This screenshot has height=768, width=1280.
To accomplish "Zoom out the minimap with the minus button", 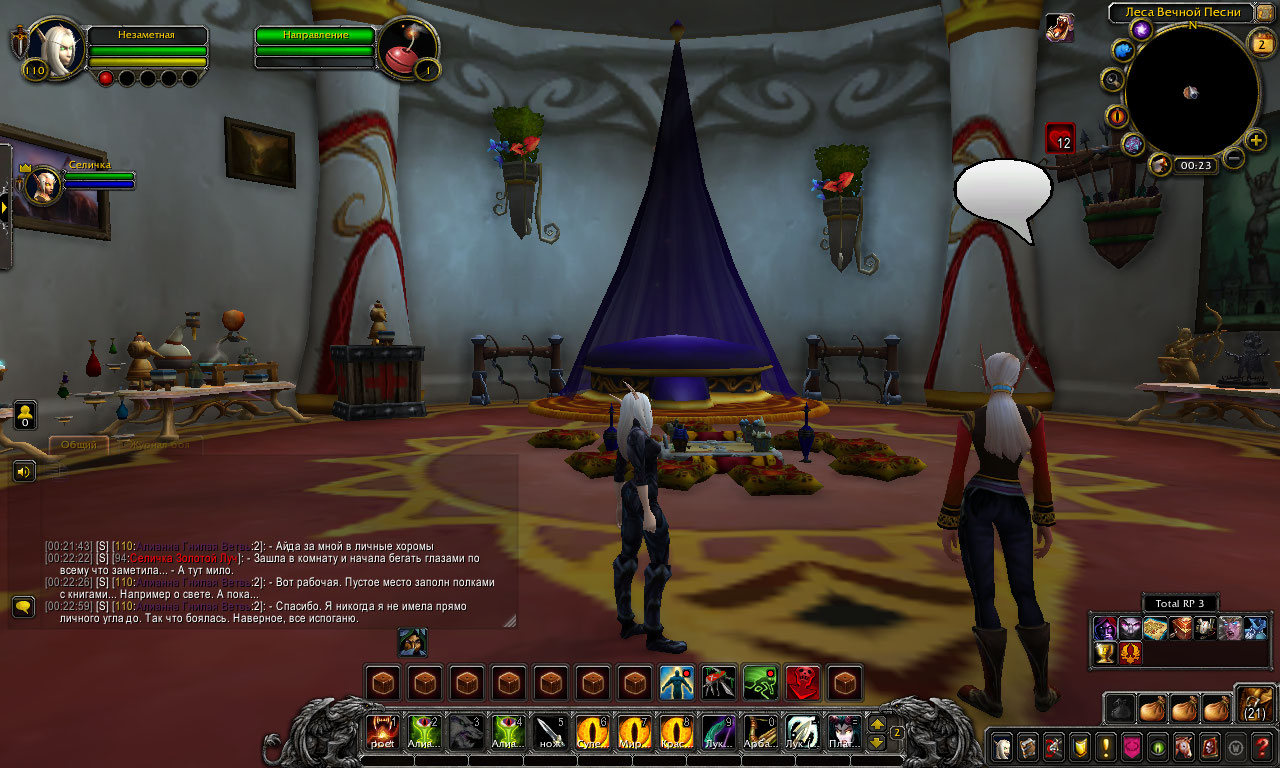I will [x=1234, y=158].
